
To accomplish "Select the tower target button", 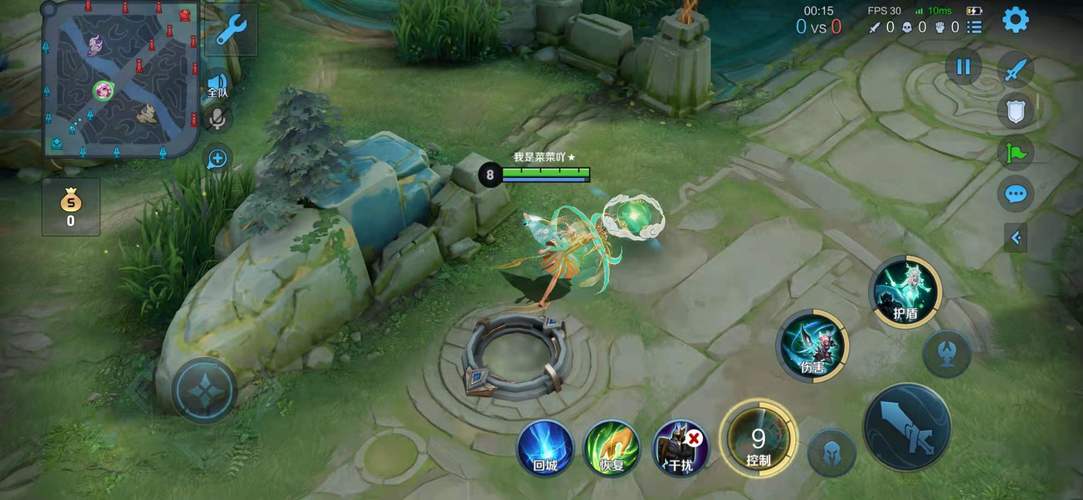I will pos(946,353).
